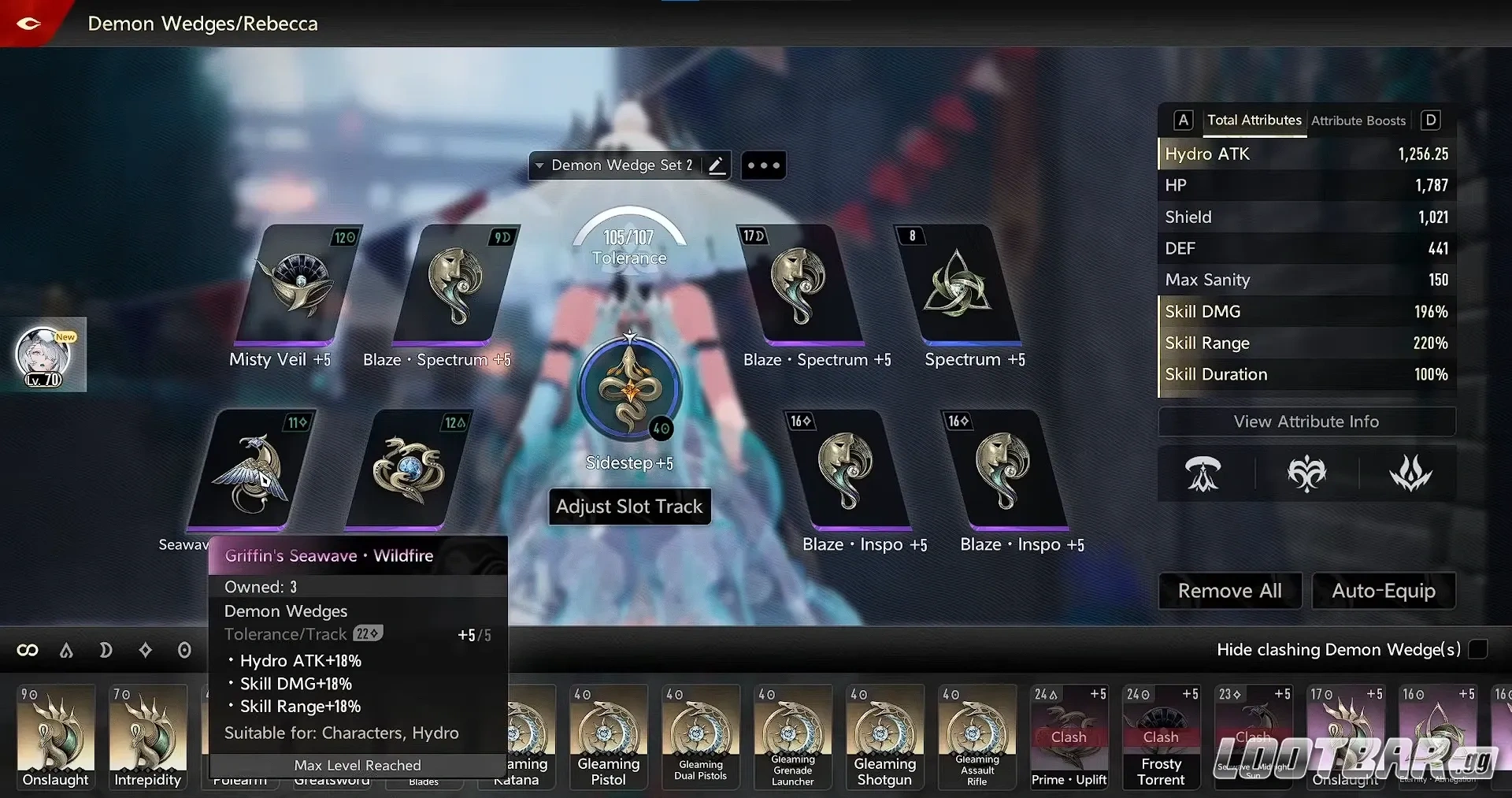Screen dimensions: 1512x798
Task: Show the Total Attributes tab
Action: [1254, 121]
